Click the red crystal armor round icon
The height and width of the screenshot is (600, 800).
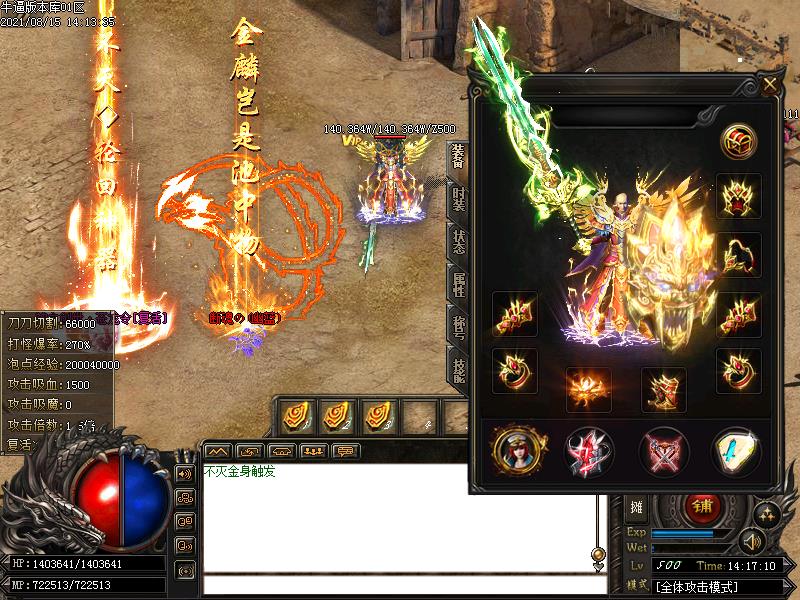point(591,451)
